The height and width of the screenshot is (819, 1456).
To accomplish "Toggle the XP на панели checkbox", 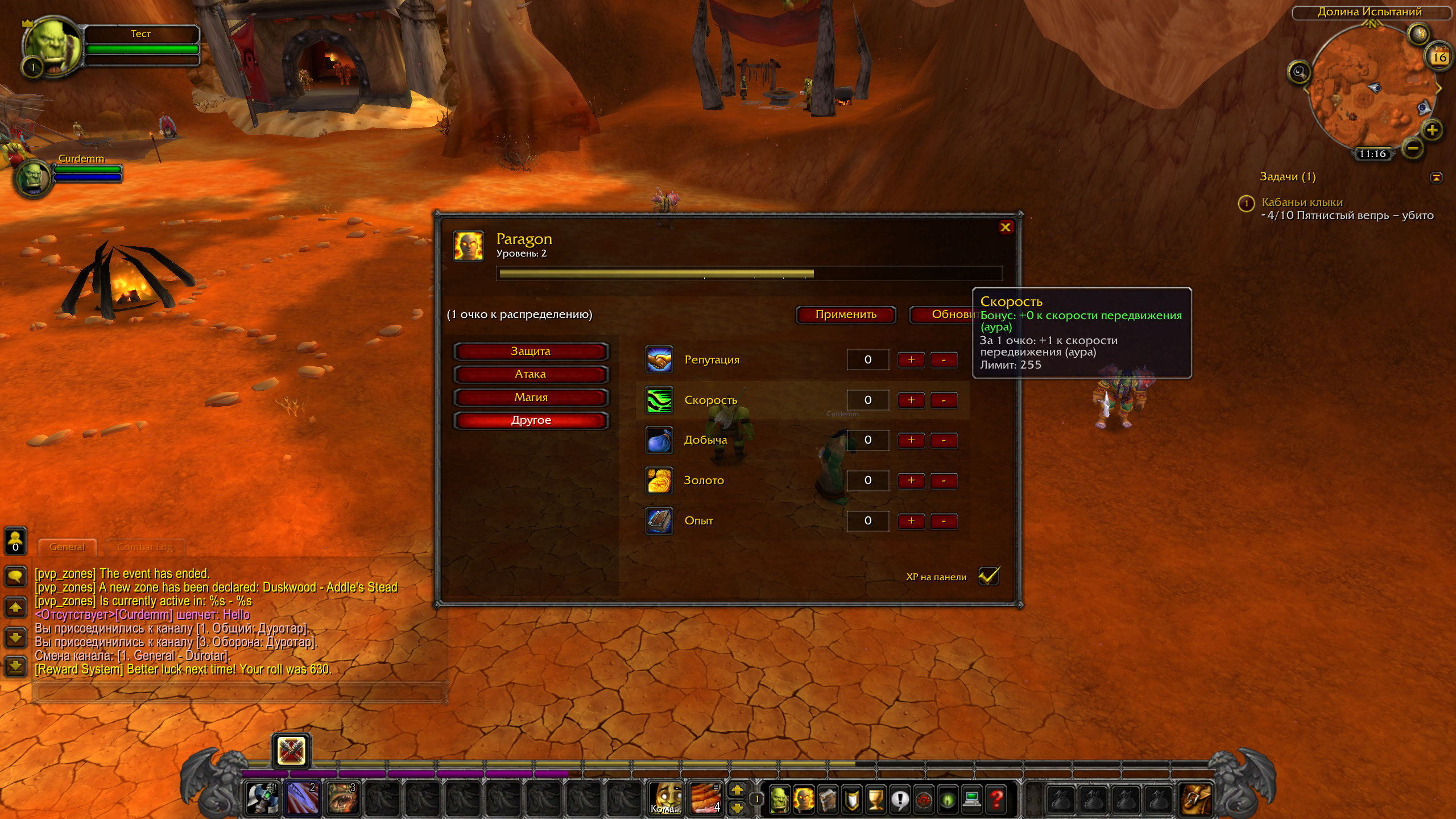I will tap(988, 576).
